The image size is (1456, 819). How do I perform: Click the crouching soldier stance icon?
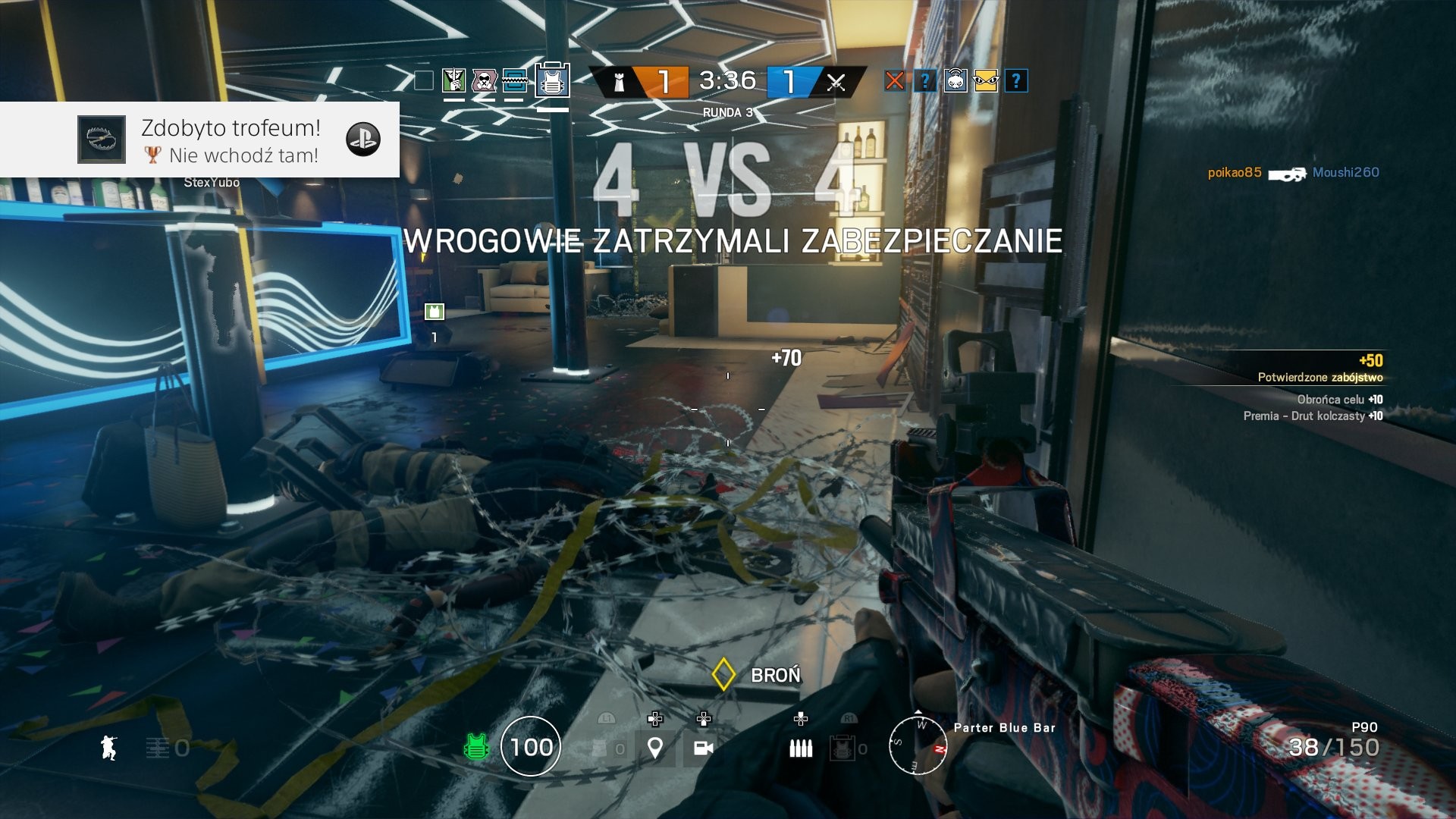coord(109,747)
